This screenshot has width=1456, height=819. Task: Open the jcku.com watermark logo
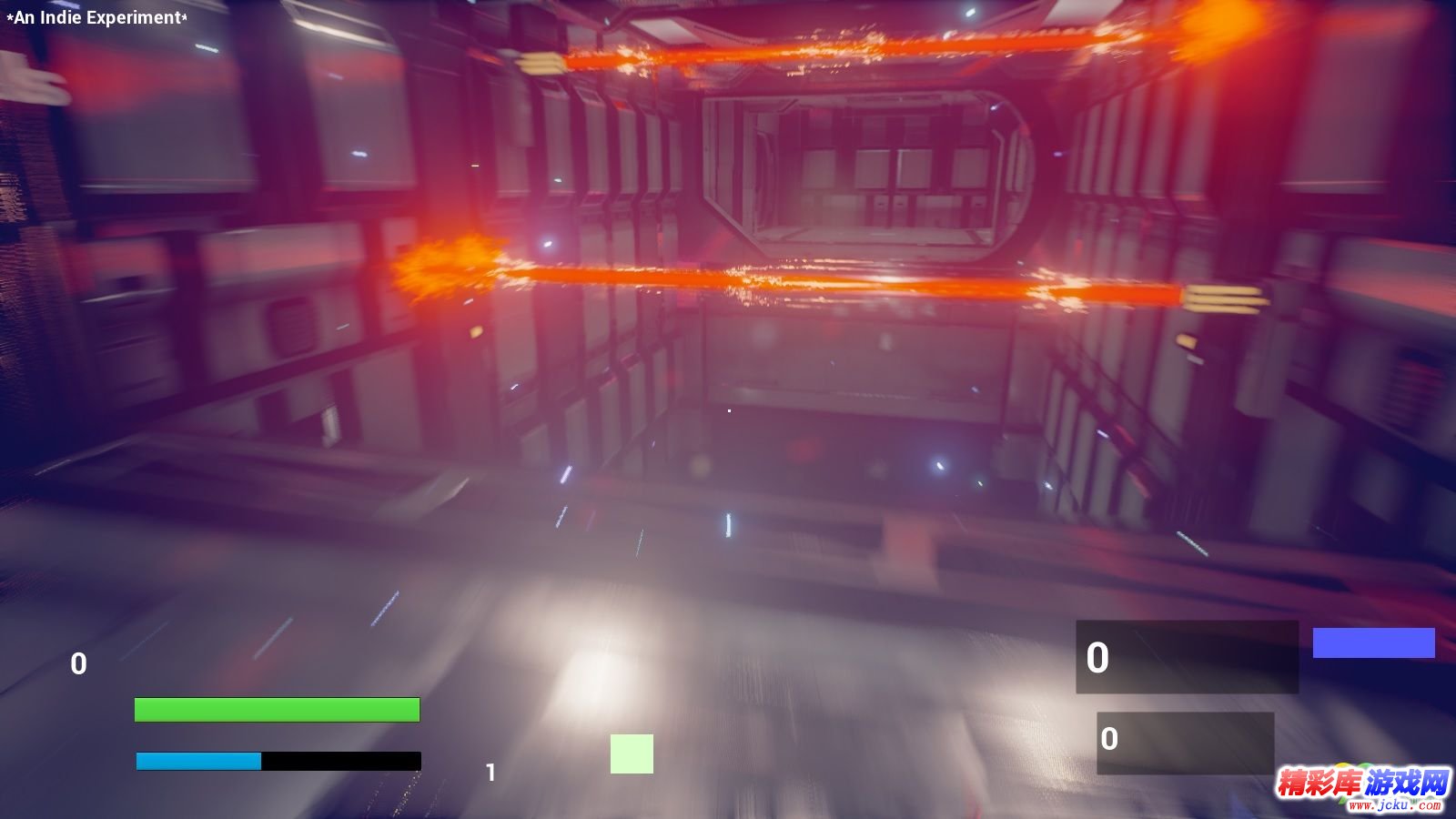tap(1362, 786)
